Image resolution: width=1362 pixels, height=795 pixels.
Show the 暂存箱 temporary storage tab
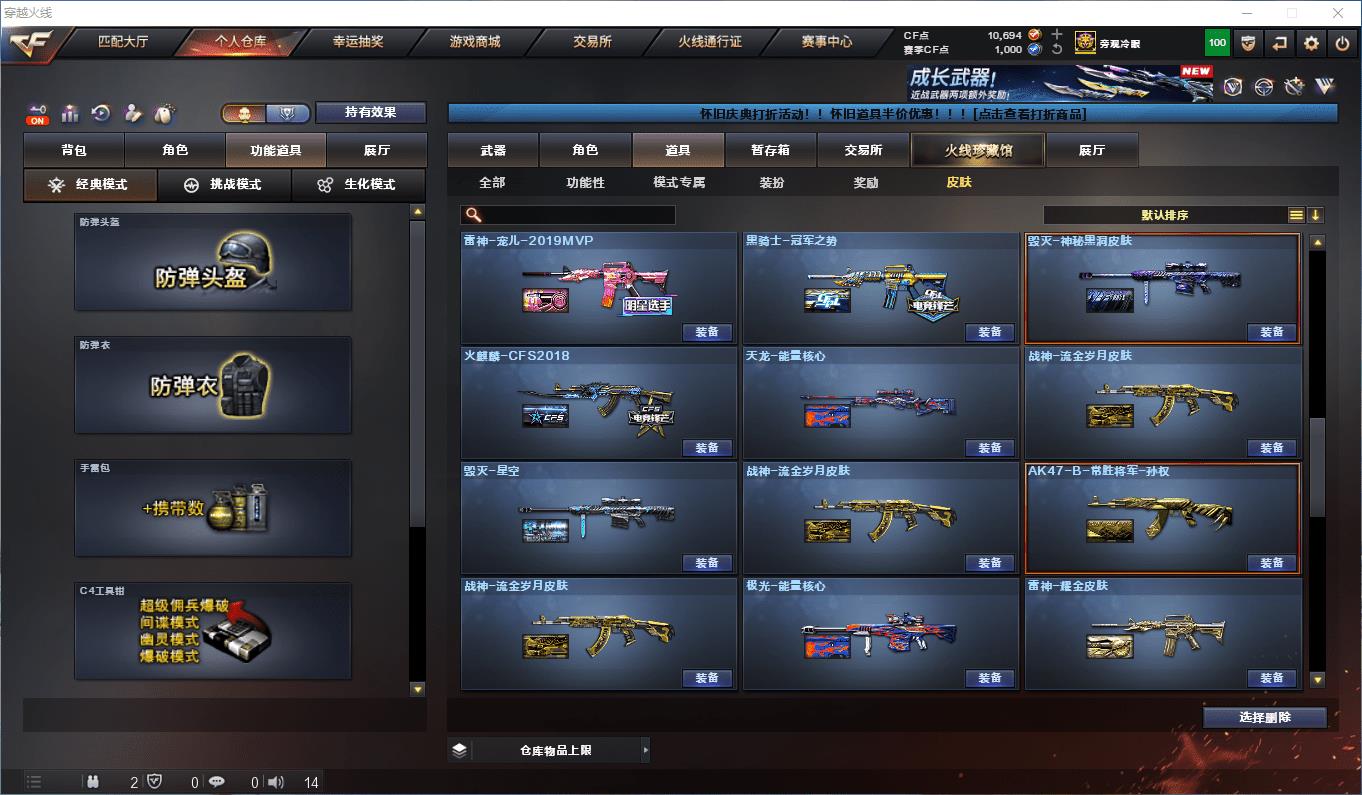[x=770, y=150]
